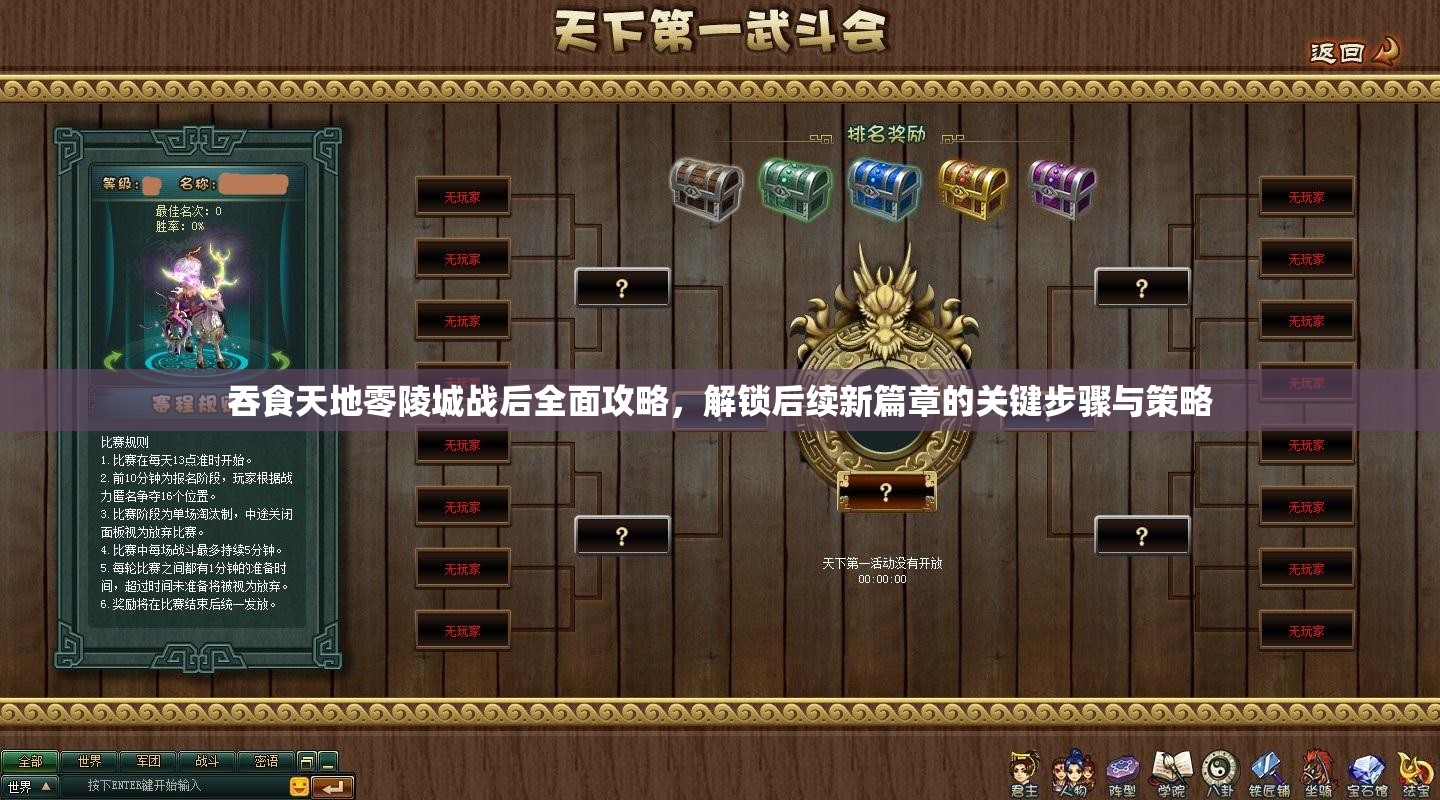Open the emoji picker in chat bar
This screenshot has height=800, width=1440.
pos(299,786)
